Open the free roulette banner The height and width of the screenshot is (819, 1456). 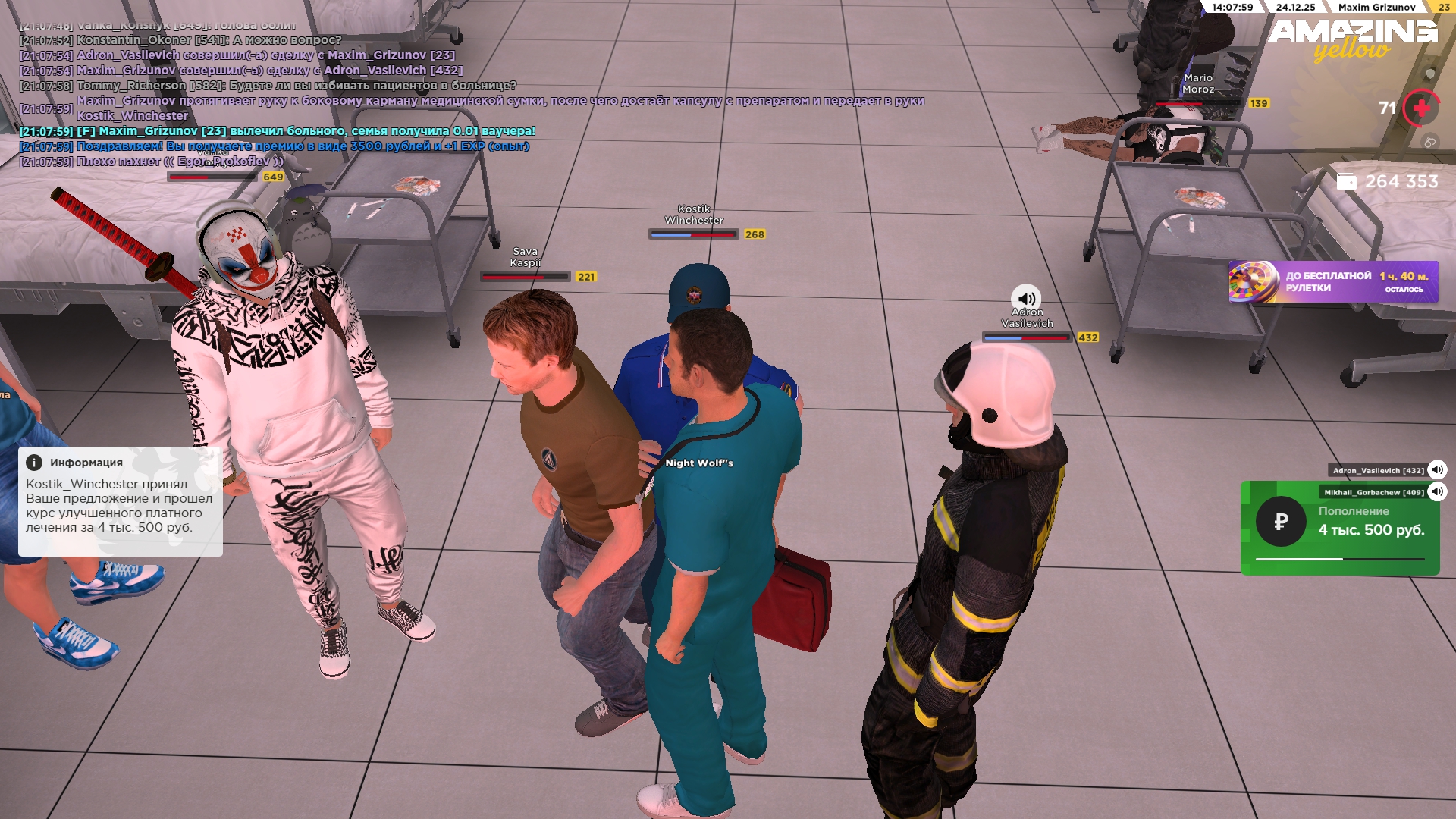tap(1332, 282)
